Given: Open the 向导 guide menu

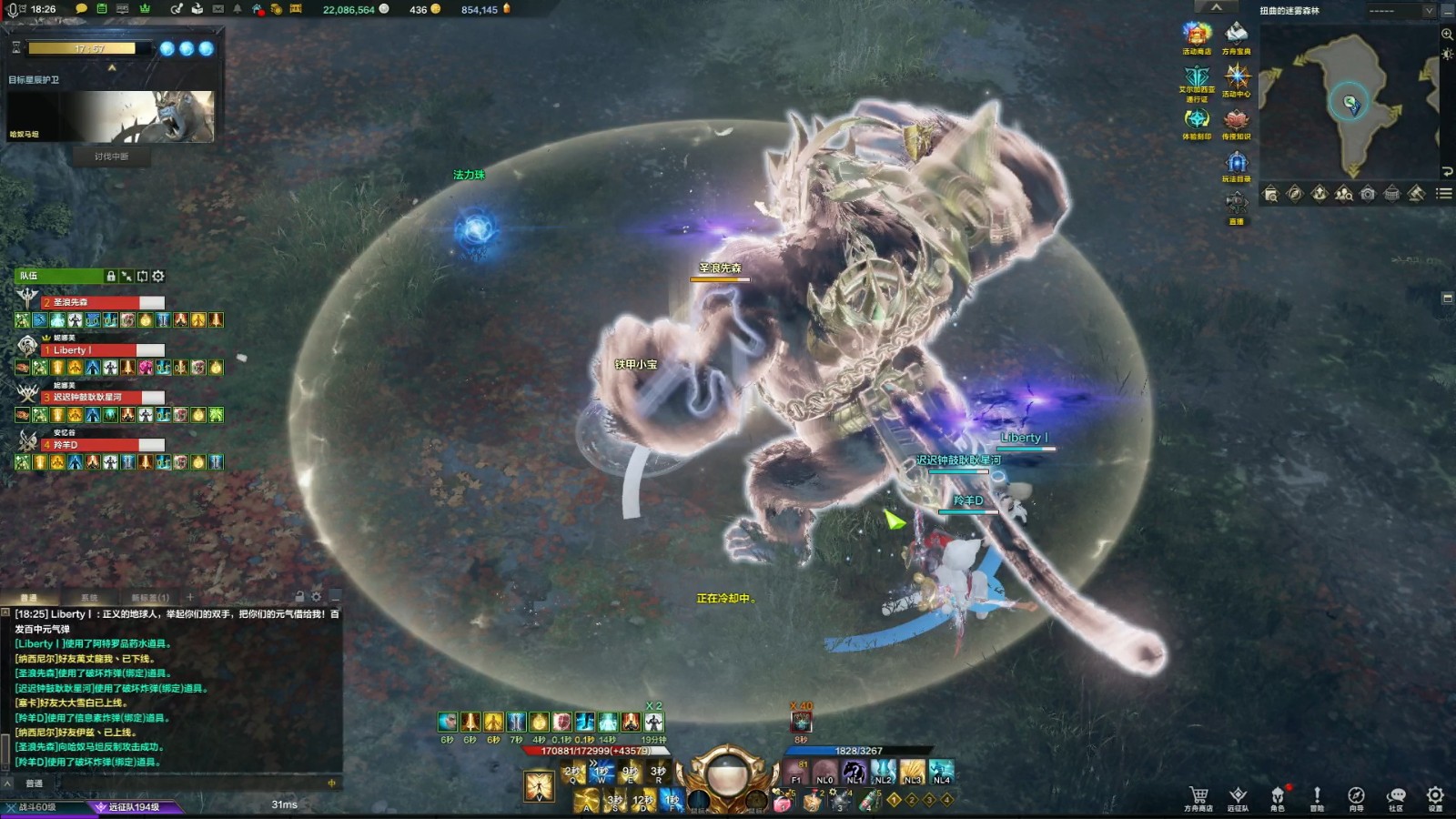Looking at the screenshot, I should [1356, 797].
